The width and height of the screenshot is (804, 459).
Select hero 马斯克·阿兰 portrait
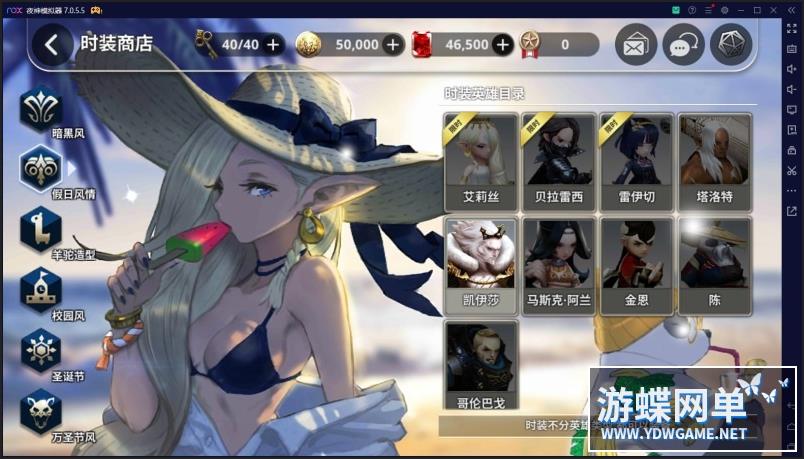(x=559, y=264)
